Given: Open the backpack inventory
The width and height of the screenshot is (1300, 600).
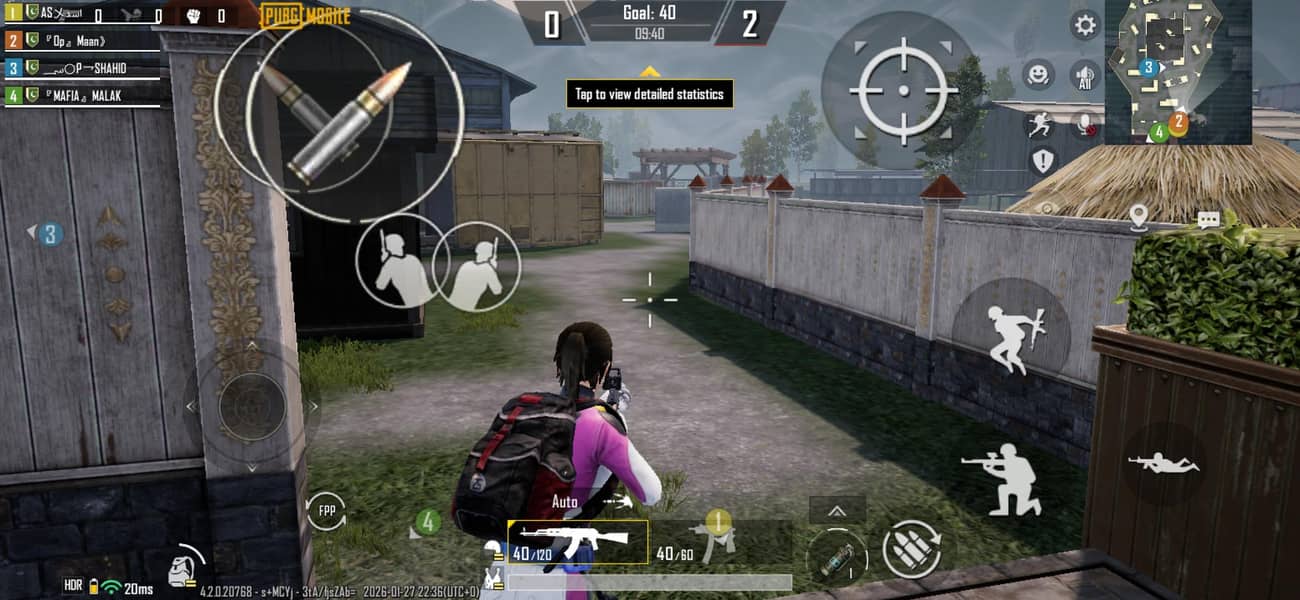Looking at the screenshot, I should click(182, 567).
